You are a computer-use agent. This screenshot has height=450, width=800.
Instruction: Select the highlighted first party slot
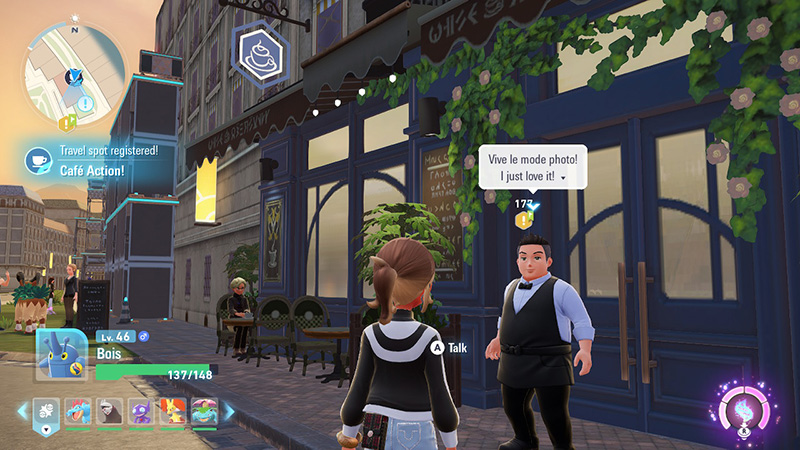[x=45, y=411]
